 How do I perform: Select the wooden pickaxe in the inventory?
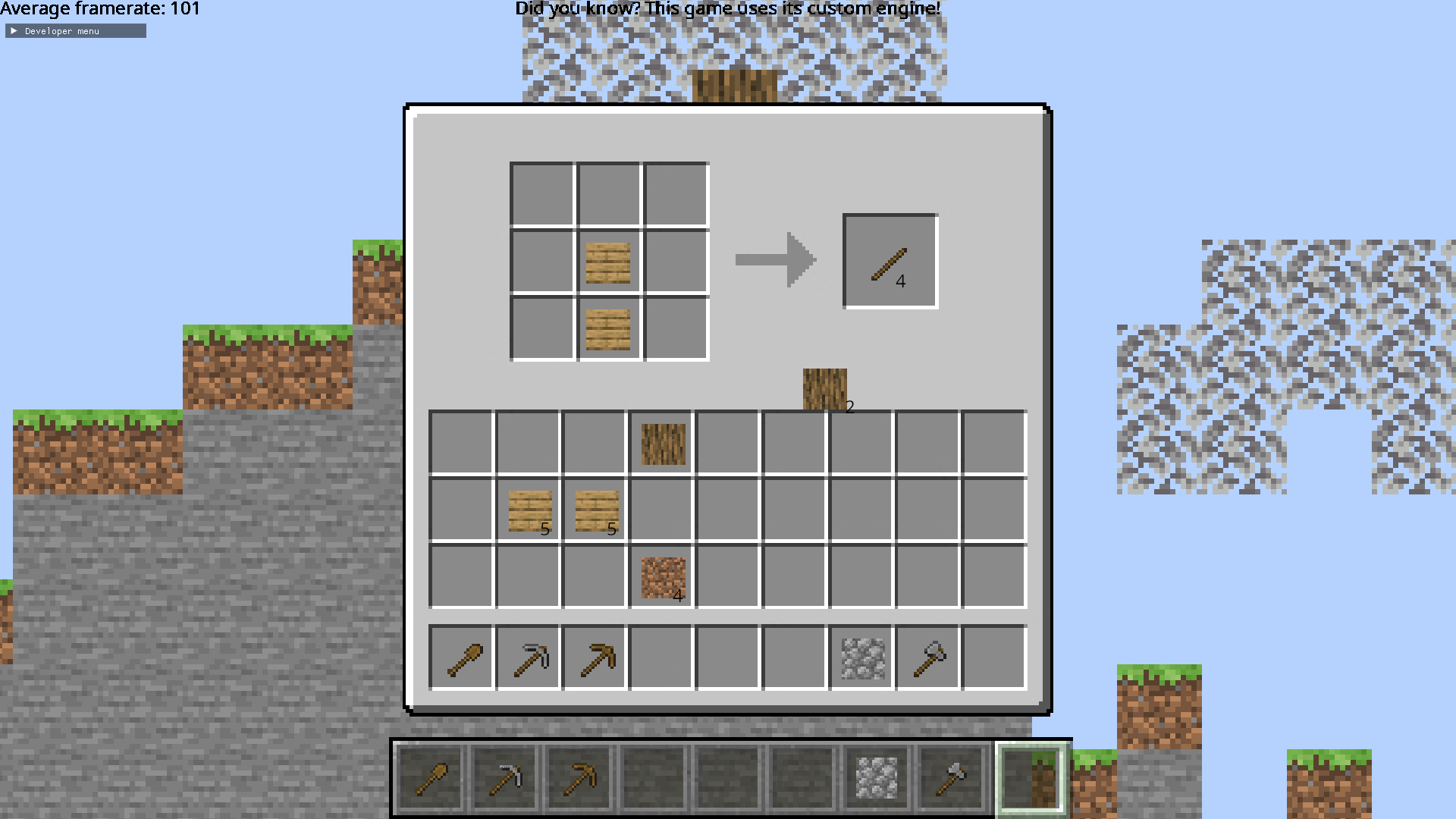595,657
